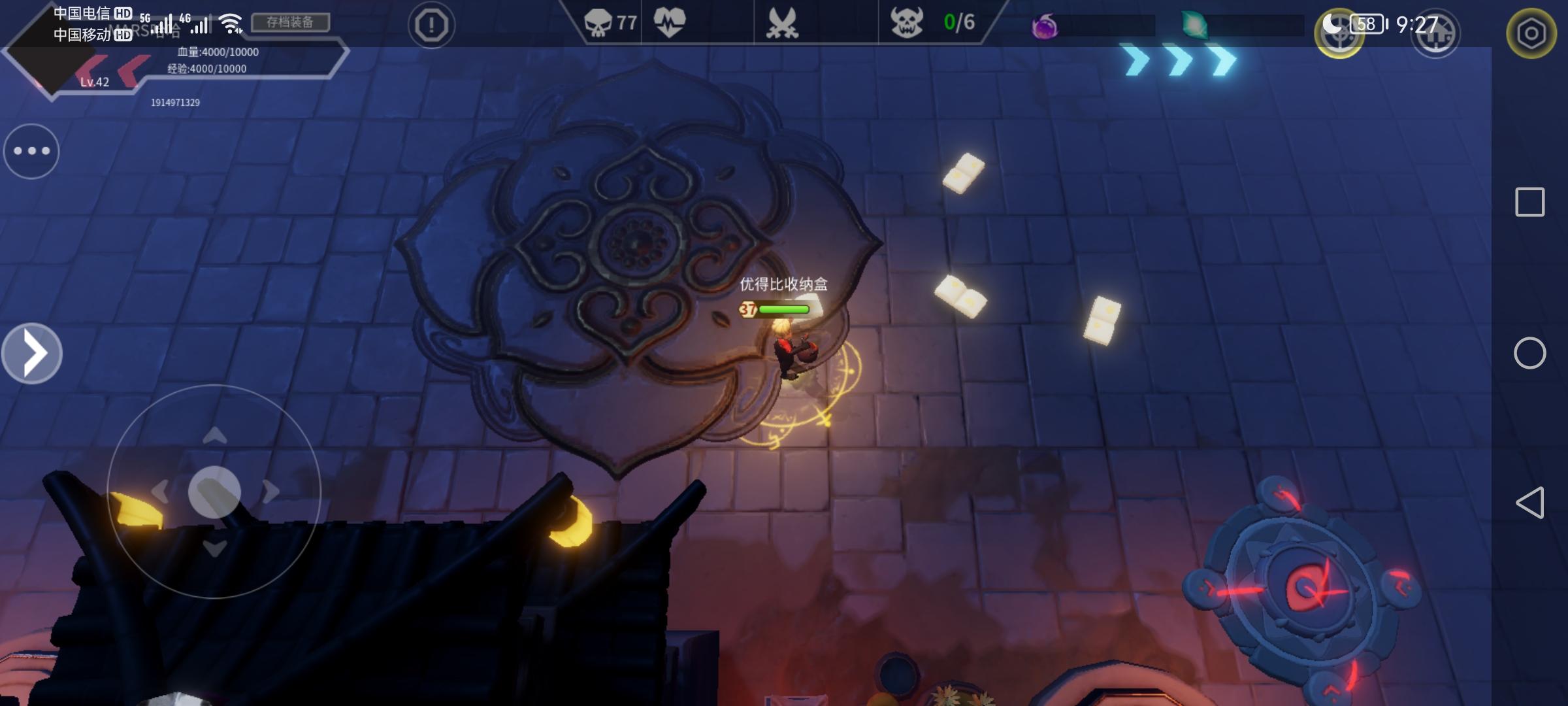The height and width of the screenshot is (706, 1568).
Task: Tap the horned skull boss counter icon
Action: click(x=907, y=23)
